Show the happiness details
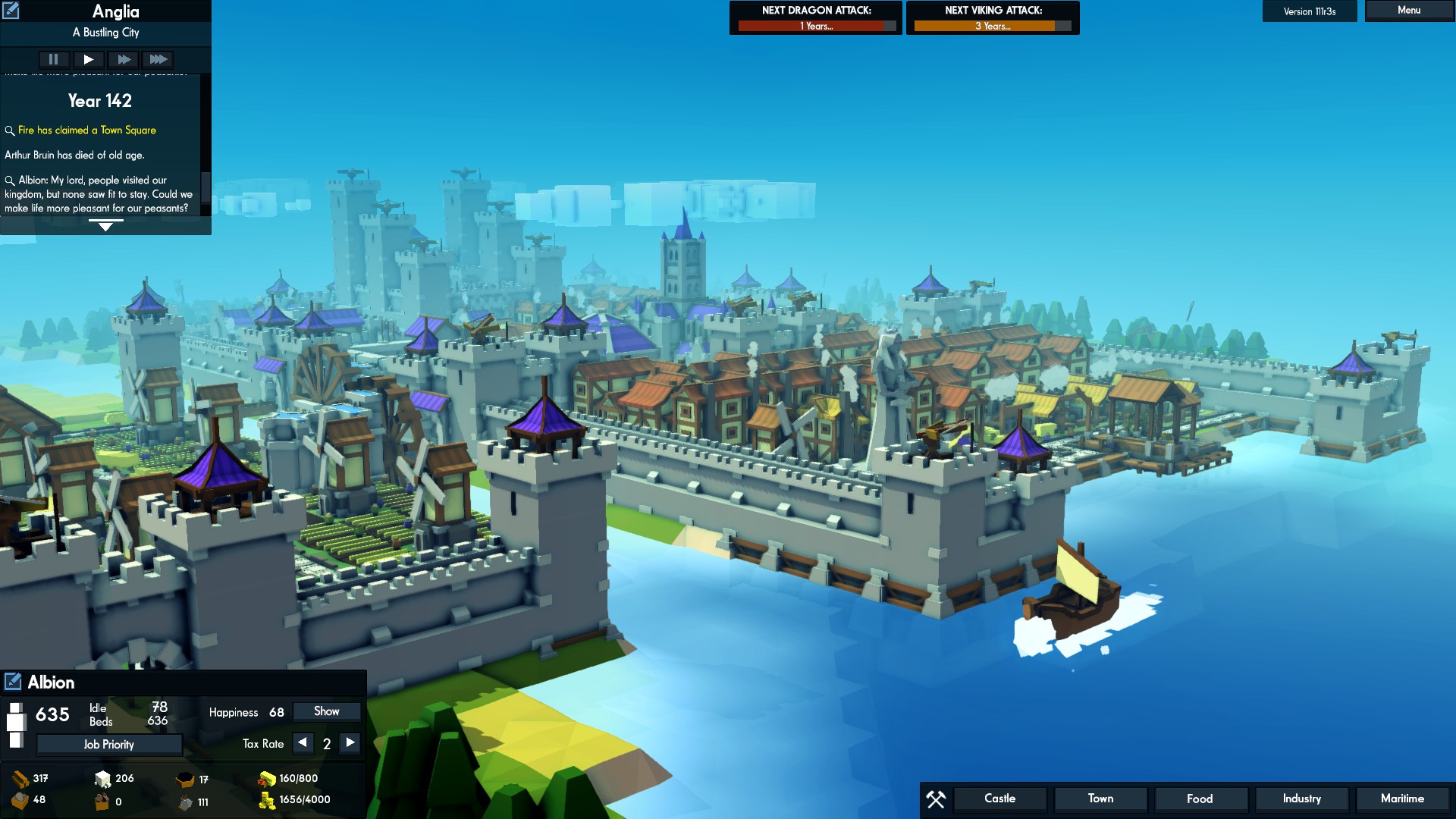The height and width of the screenshot is (819, 1456). [326, 711]
